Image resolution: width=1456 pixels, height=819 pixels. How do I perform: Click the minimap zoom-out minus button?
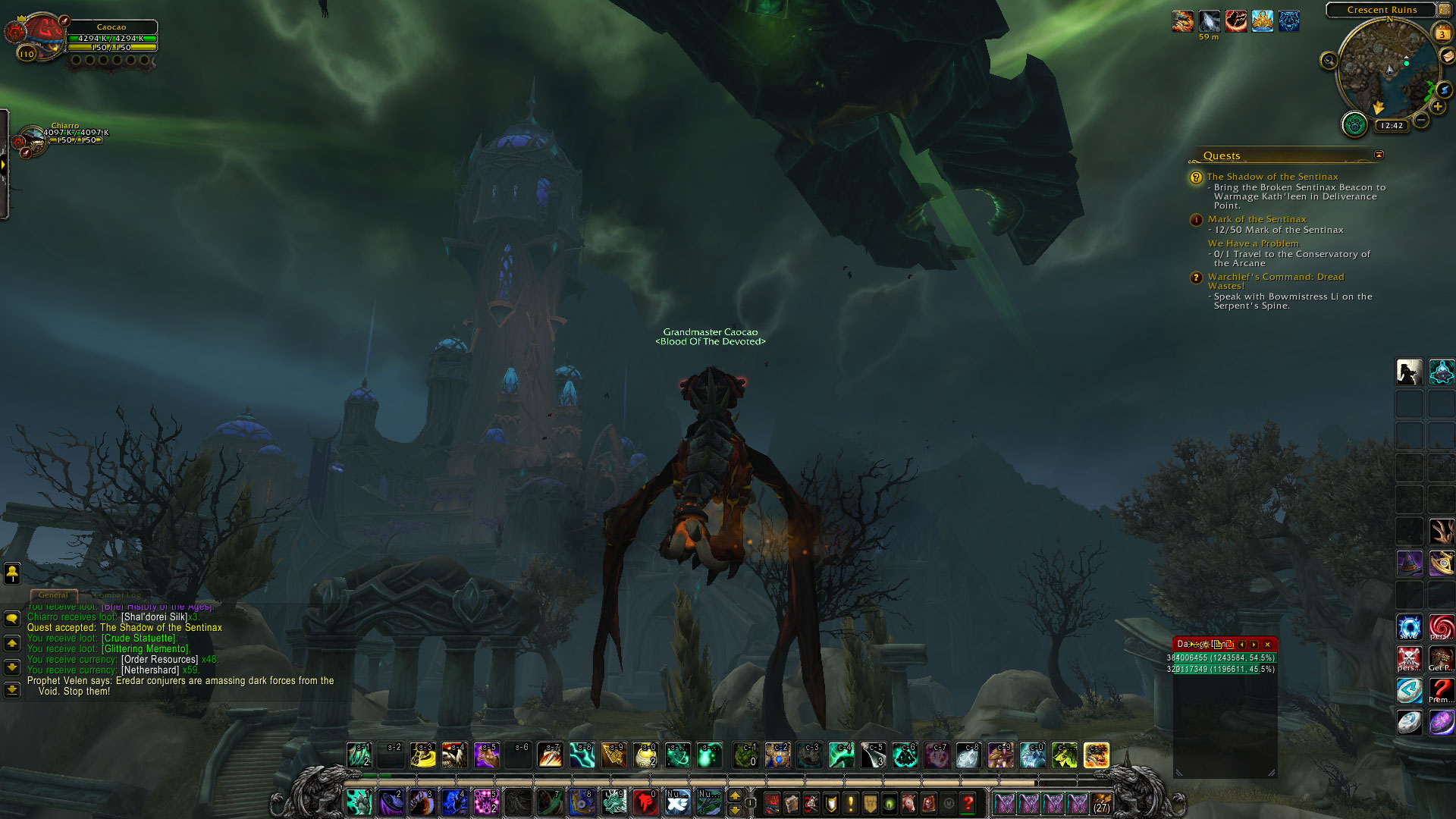pos(1421,120)
